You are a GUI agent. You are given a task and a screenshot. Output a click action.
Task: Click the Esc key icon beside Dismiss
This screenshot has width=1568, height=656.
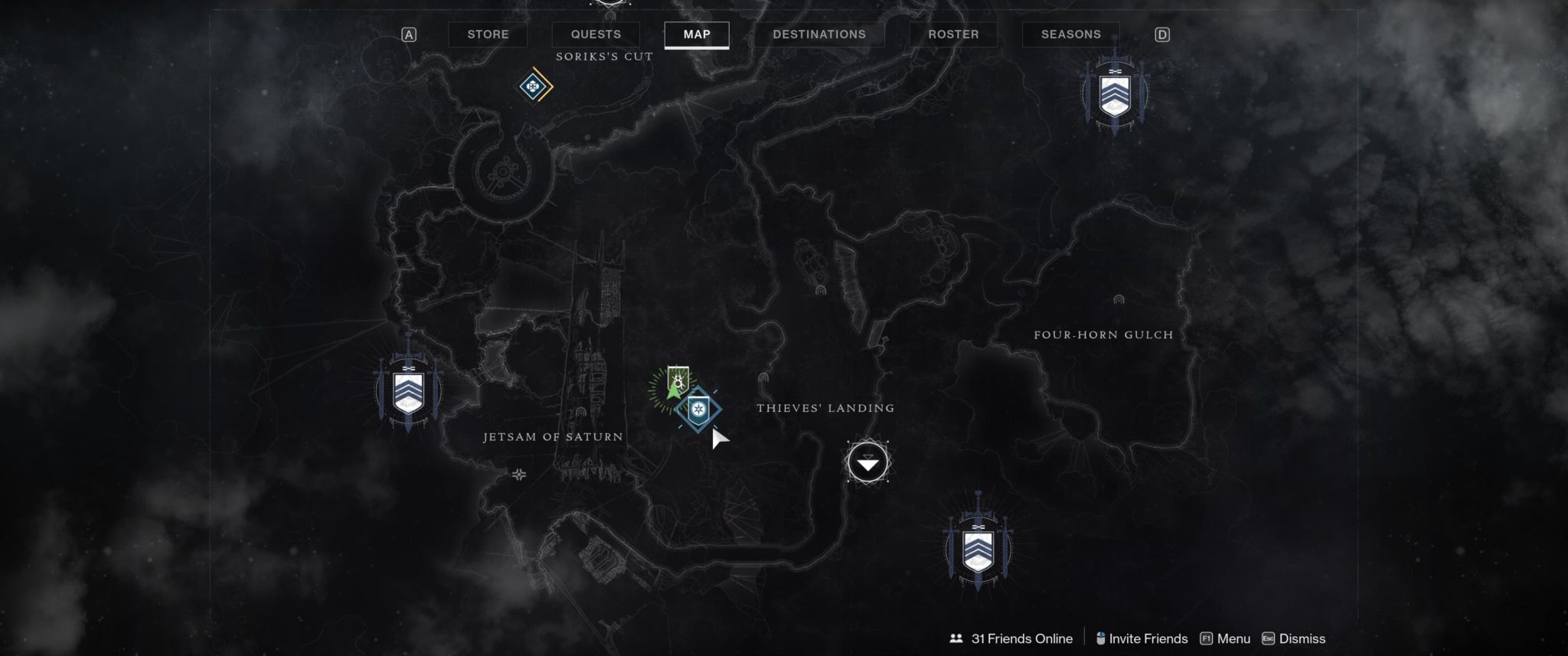coord(1270,638)
